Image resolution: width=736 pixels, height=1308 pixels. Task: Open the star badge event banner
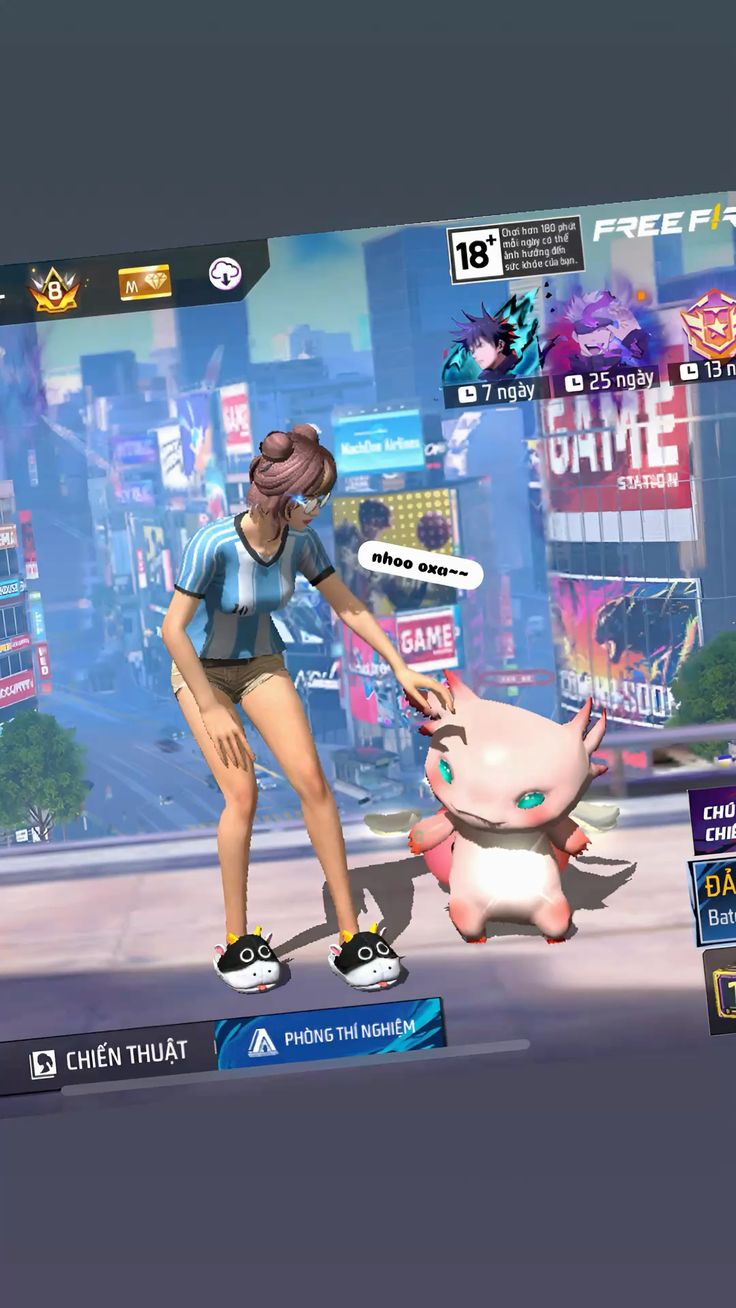click(708, 328)
